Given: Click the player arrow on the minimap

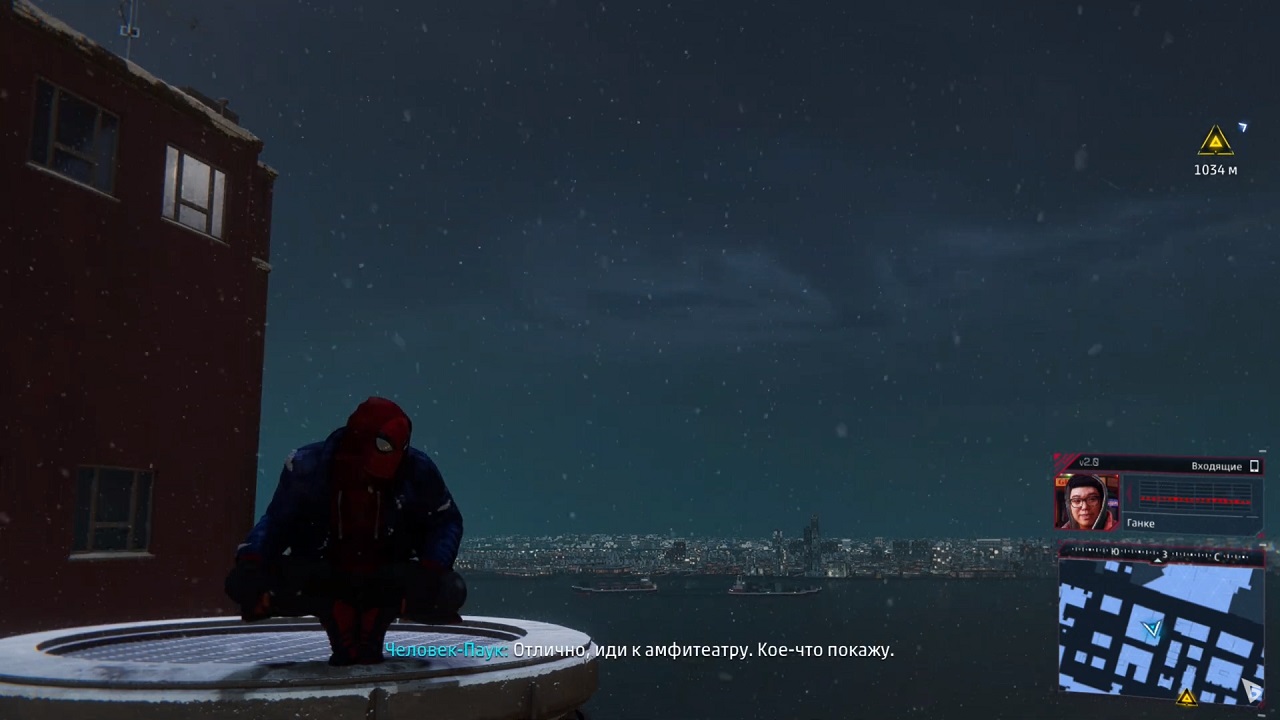Looking at the screenshot, I should (x=1153, y=629).
